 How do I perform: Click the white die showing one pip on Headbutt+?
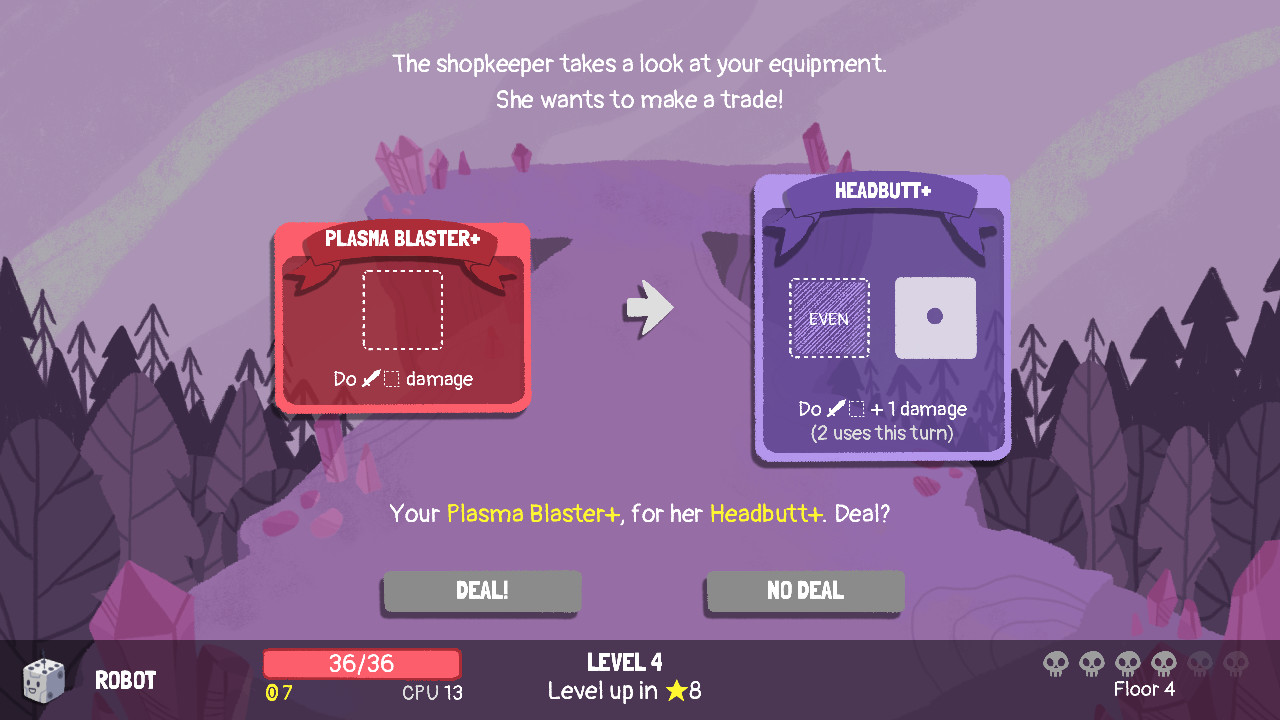[935, 318]
